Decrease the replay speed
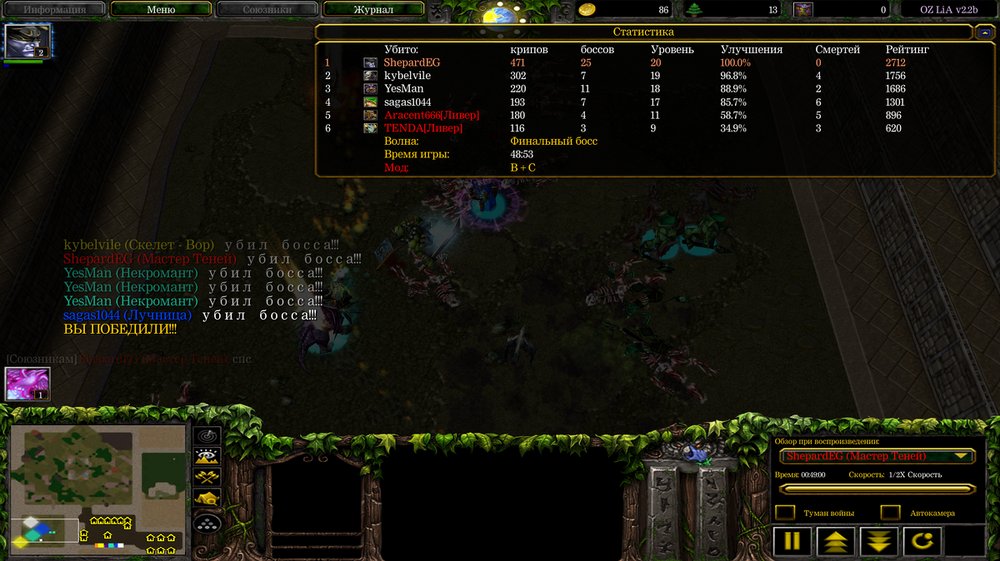 879,541
